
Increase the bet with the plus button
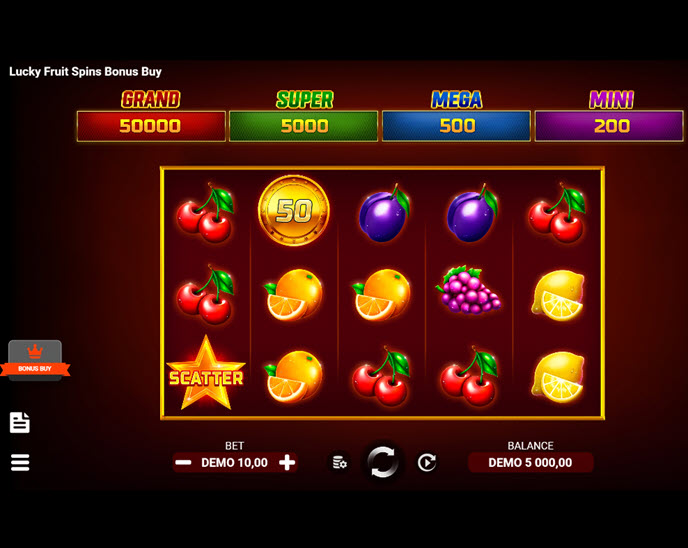(287, 462)
